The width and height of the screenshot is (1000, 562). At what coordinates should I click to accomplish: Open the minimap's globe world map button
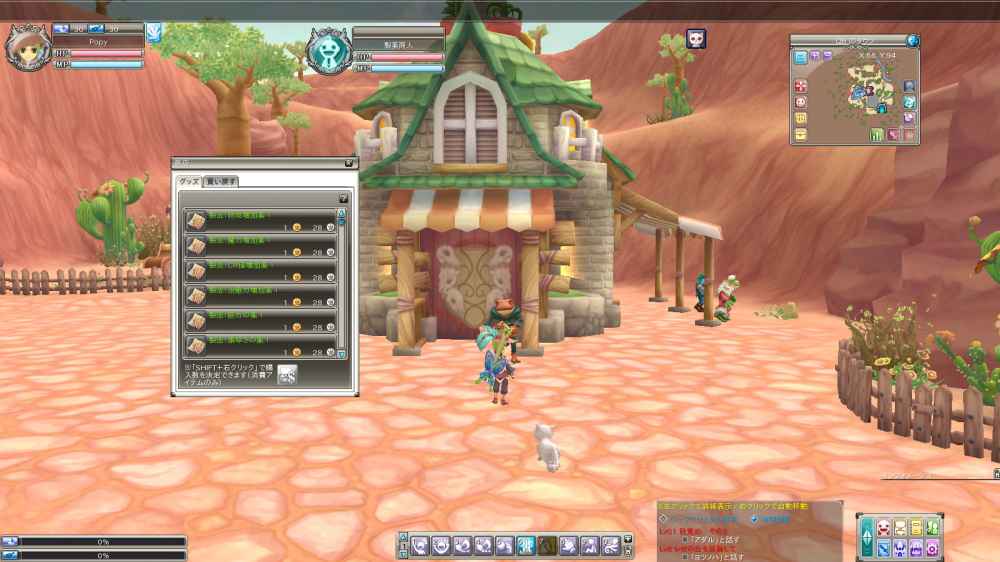click(912, 41)
